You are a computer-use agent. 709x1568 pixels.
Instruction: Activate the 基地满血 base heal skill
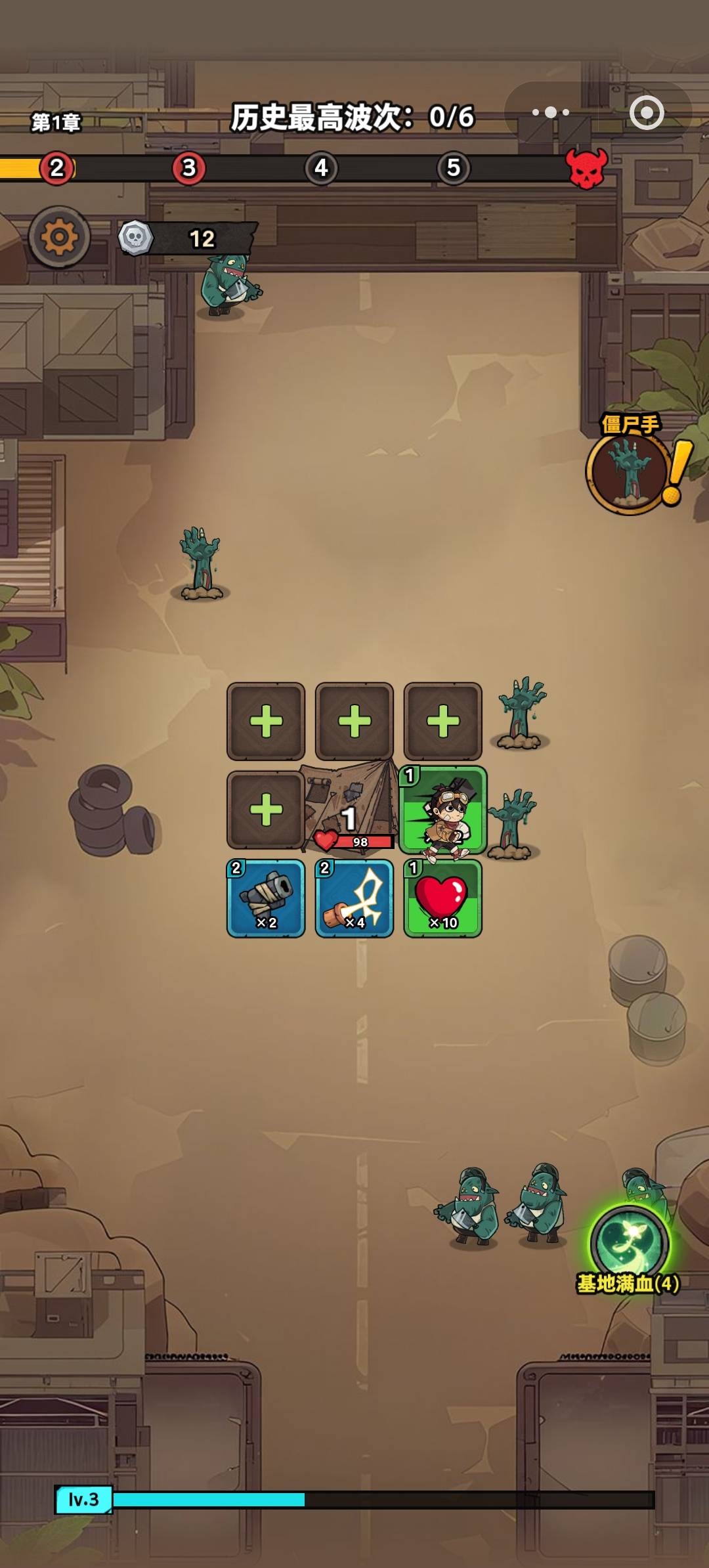tap(630, 1242)
